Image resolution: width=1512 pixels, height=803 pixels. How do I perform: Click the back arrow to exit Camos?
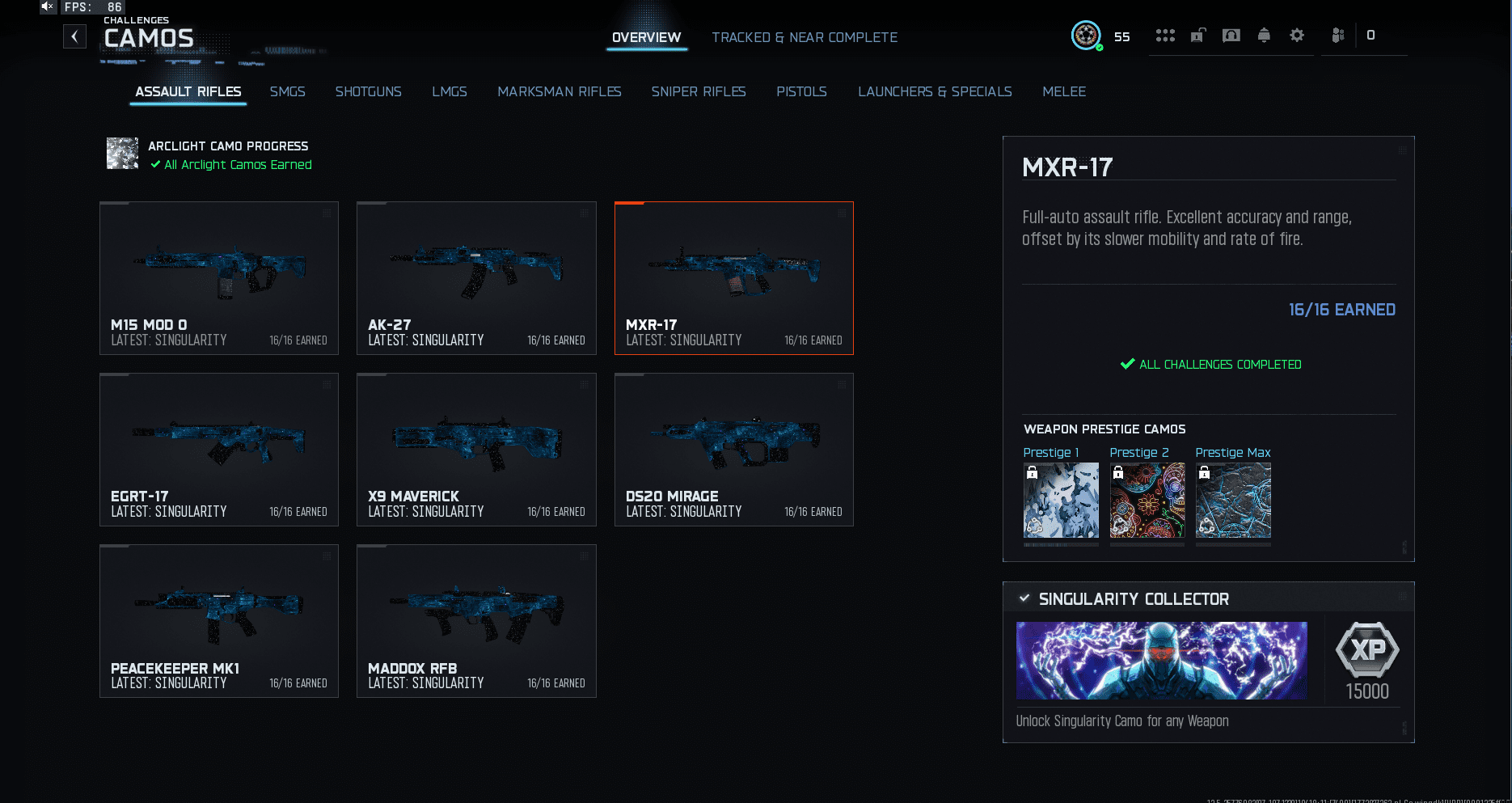(74, 36)
